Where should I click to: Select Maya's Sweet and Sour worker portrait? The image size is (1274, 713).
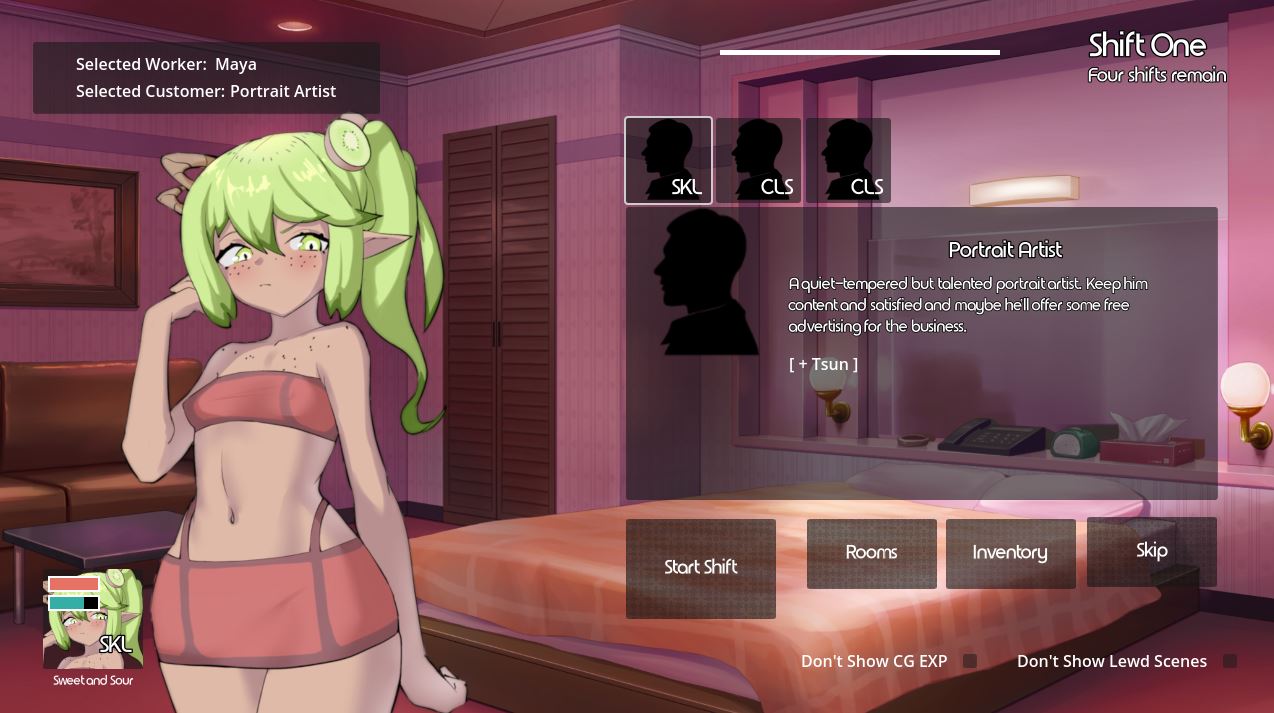pyautogui.click(x=93, y=620)
